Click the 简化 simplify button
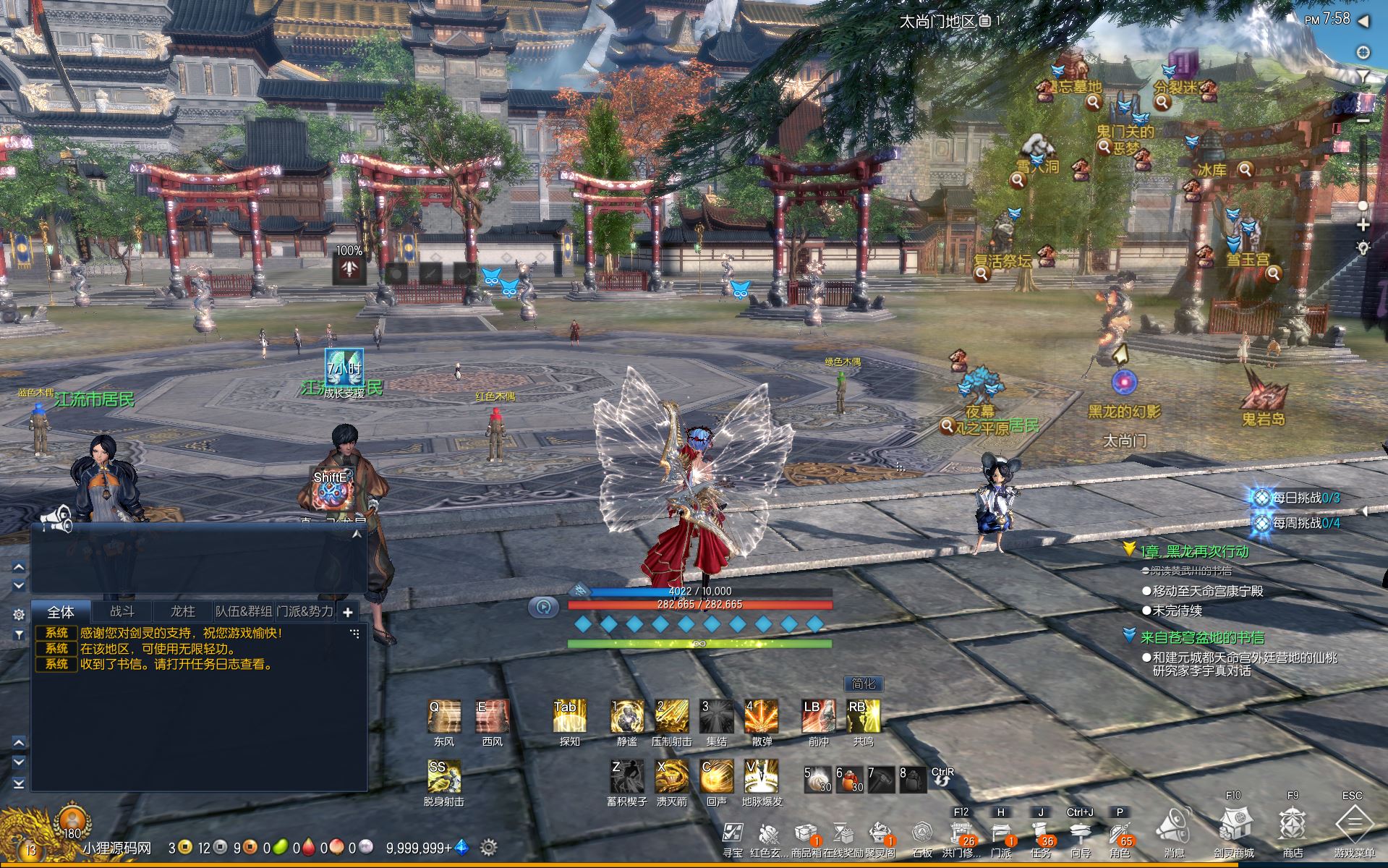1388x868 pixels. pos(863,684)
